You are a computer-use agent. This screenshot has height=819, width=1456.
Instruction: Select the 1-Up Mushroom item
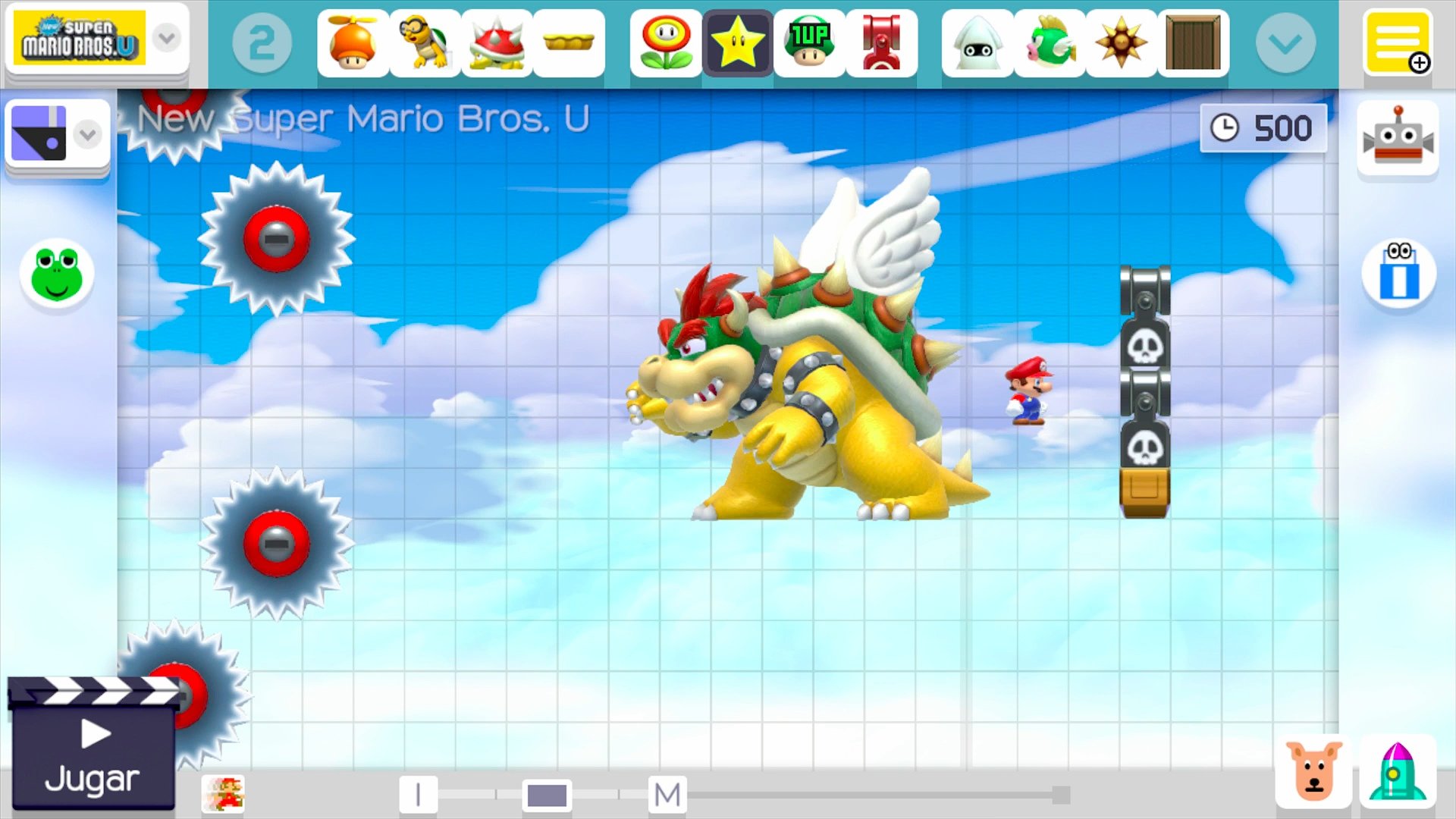pyautogui.click(x=811, y=43)
